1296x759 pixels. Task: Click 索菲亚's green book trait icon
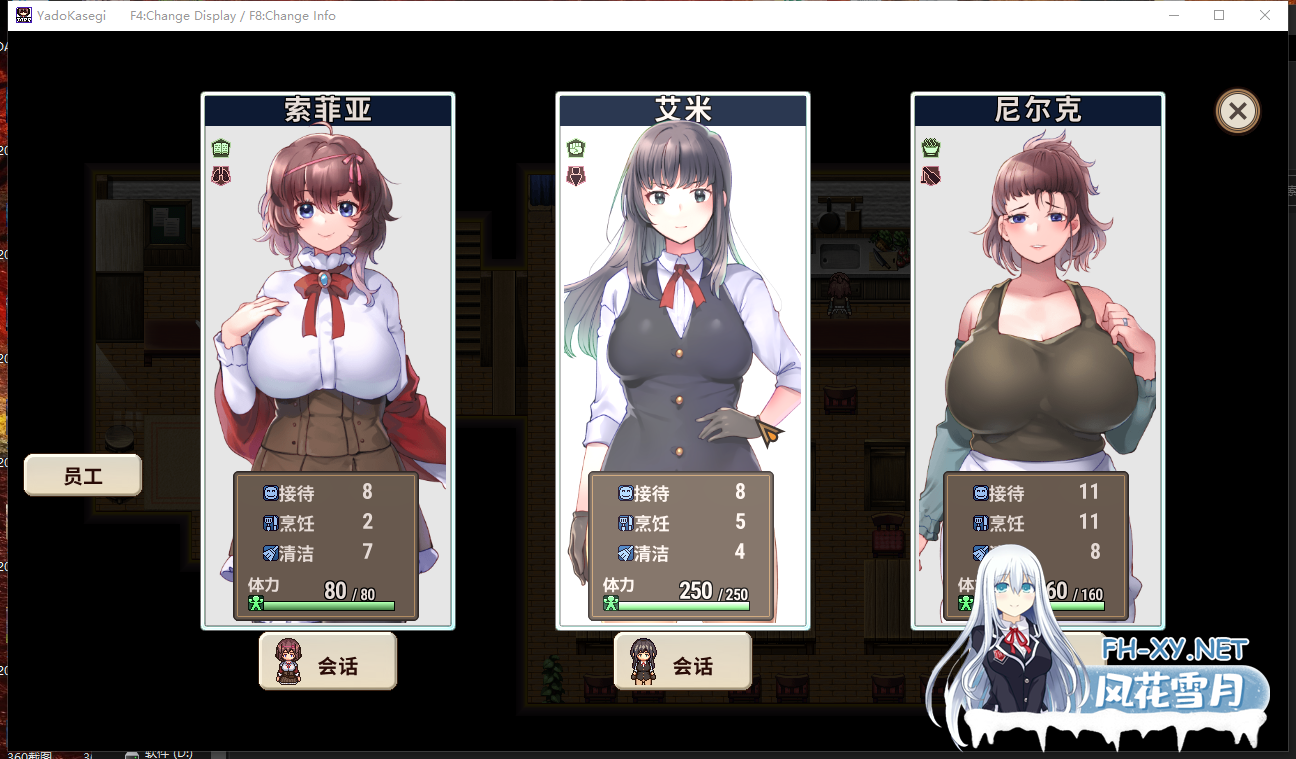click(221, 148)
